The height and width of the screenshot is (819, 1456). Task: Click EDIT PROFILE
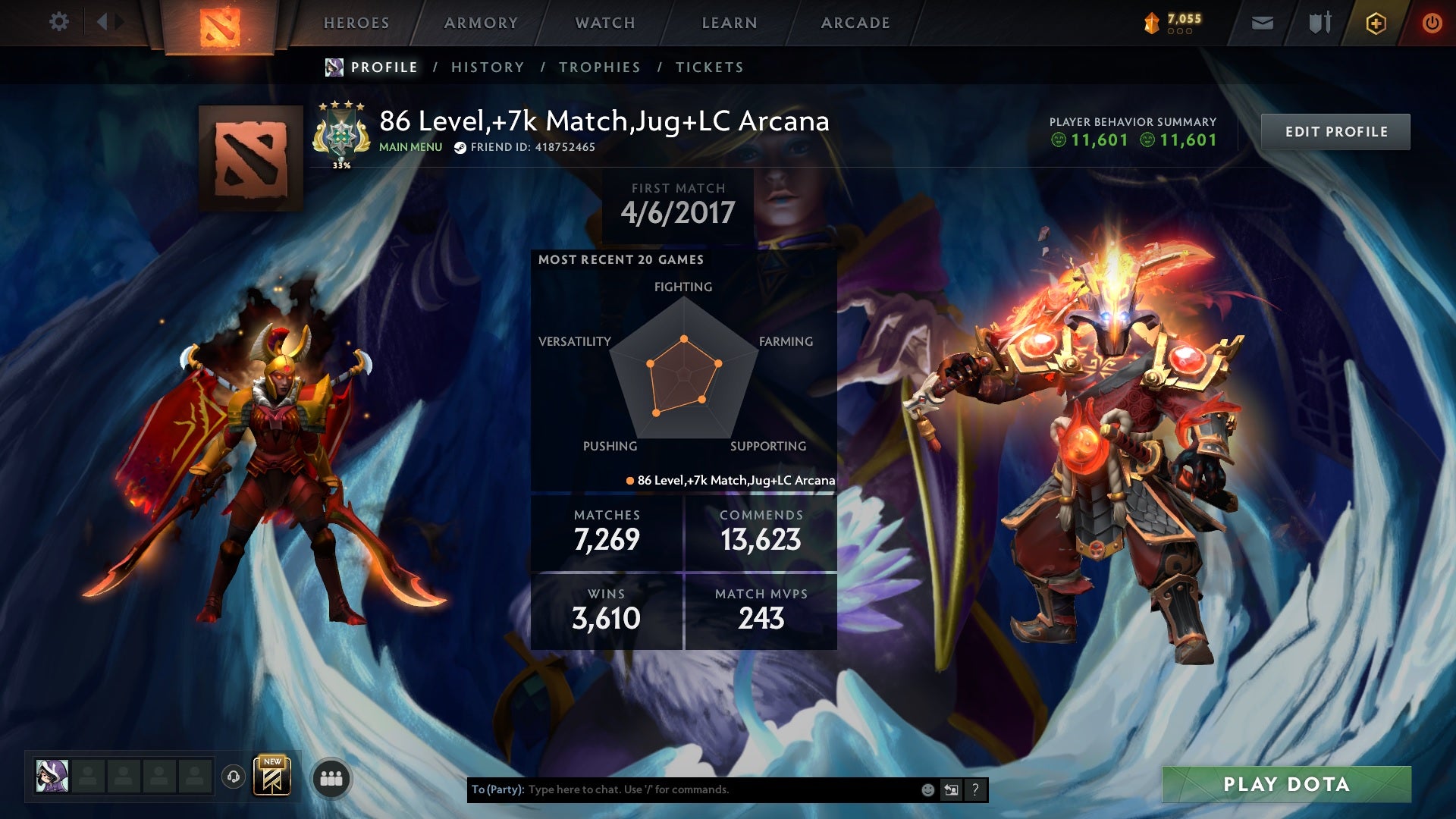1335,130
